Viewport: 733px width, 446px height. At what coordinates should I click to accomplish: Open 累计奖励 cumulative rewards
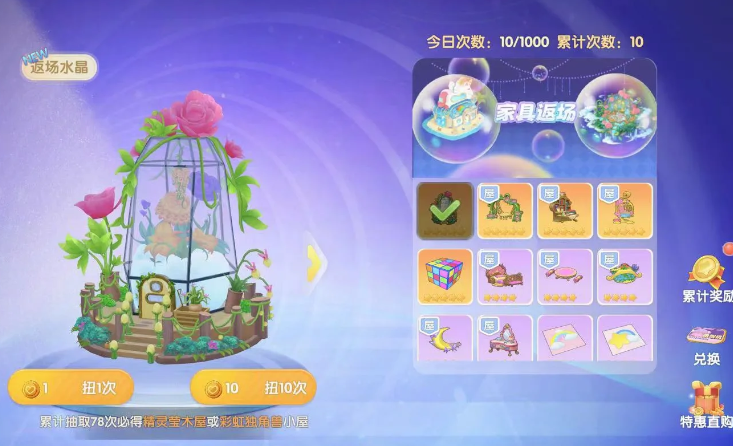708,280
